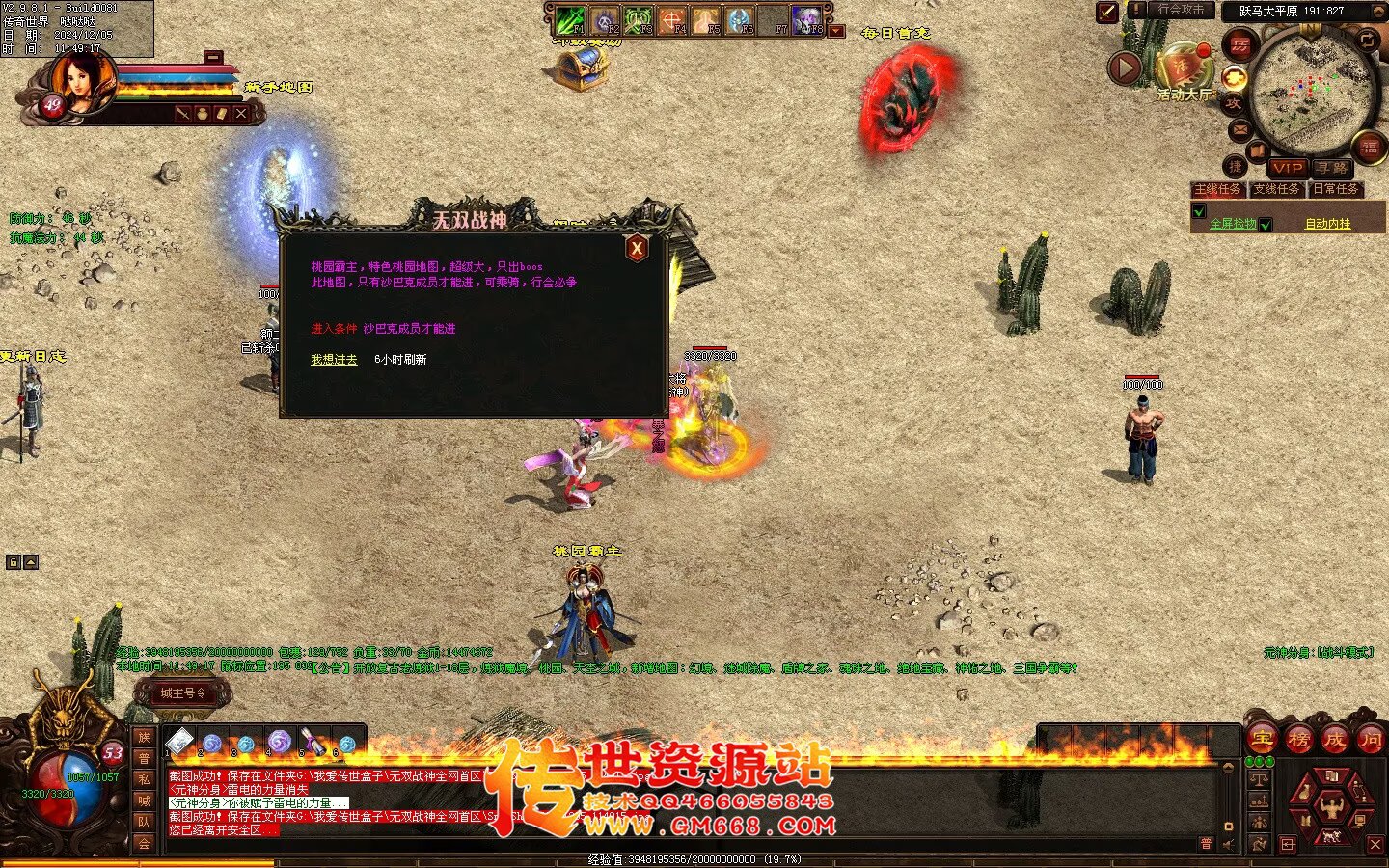Open the 榜 ranking round button
1389x868 pixels.
1298,740
